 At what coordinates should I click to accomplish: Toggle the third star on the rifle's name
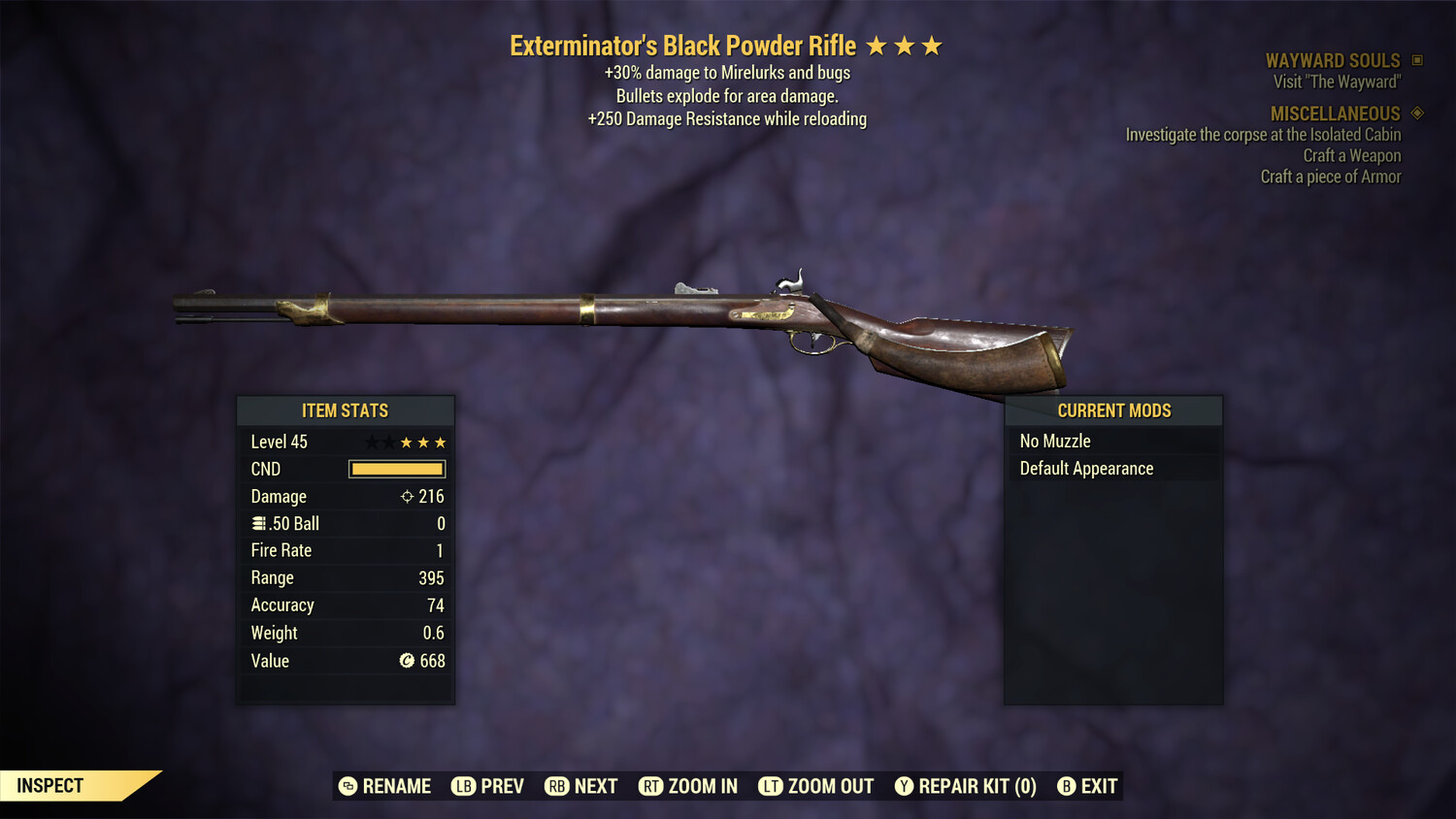(x=933, y=44)
